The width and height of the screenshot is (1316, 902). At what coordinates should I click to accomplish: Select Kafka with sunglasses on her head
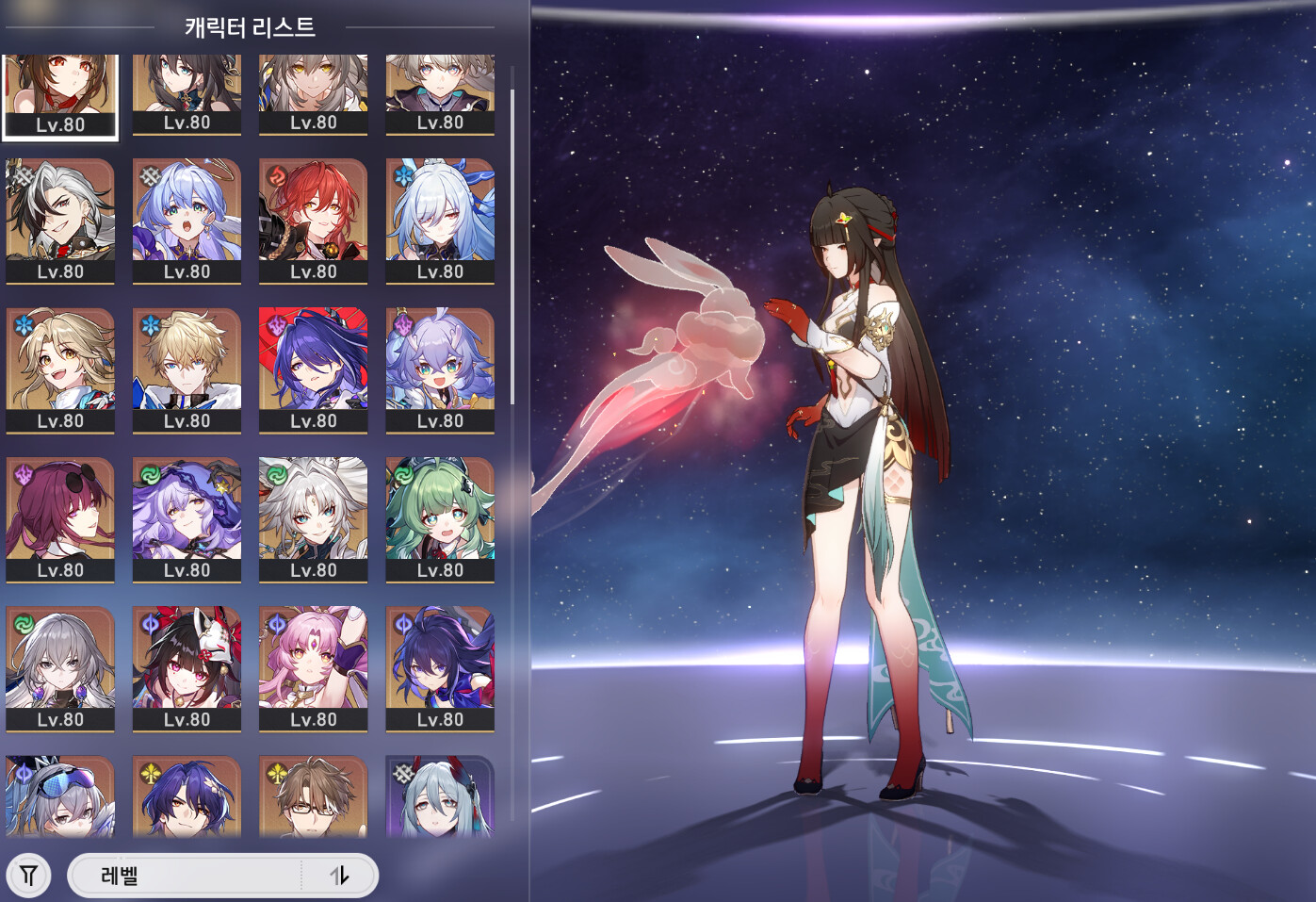pos(60,518)
